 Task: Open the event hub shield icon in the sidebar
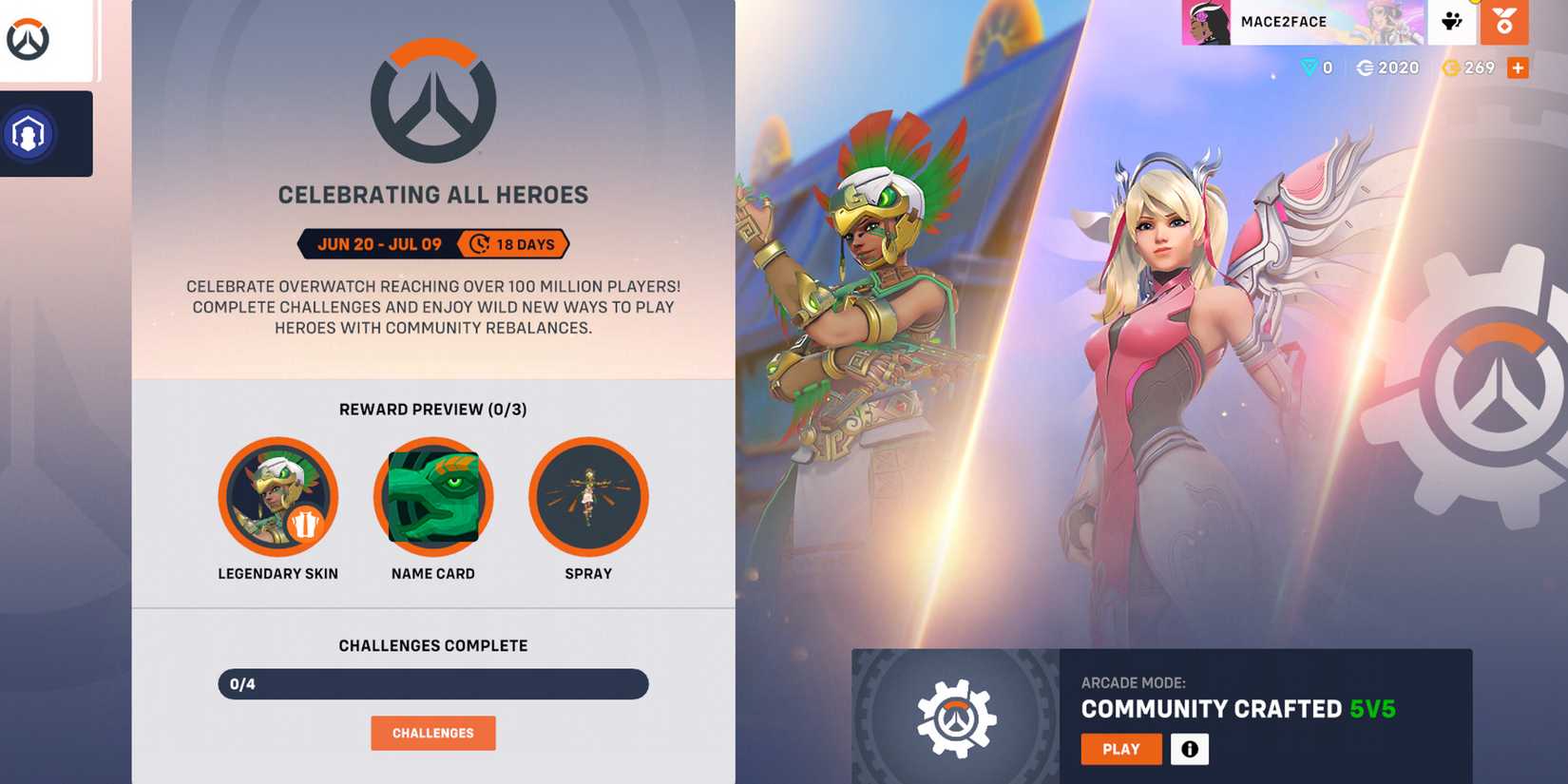point(31,133)
